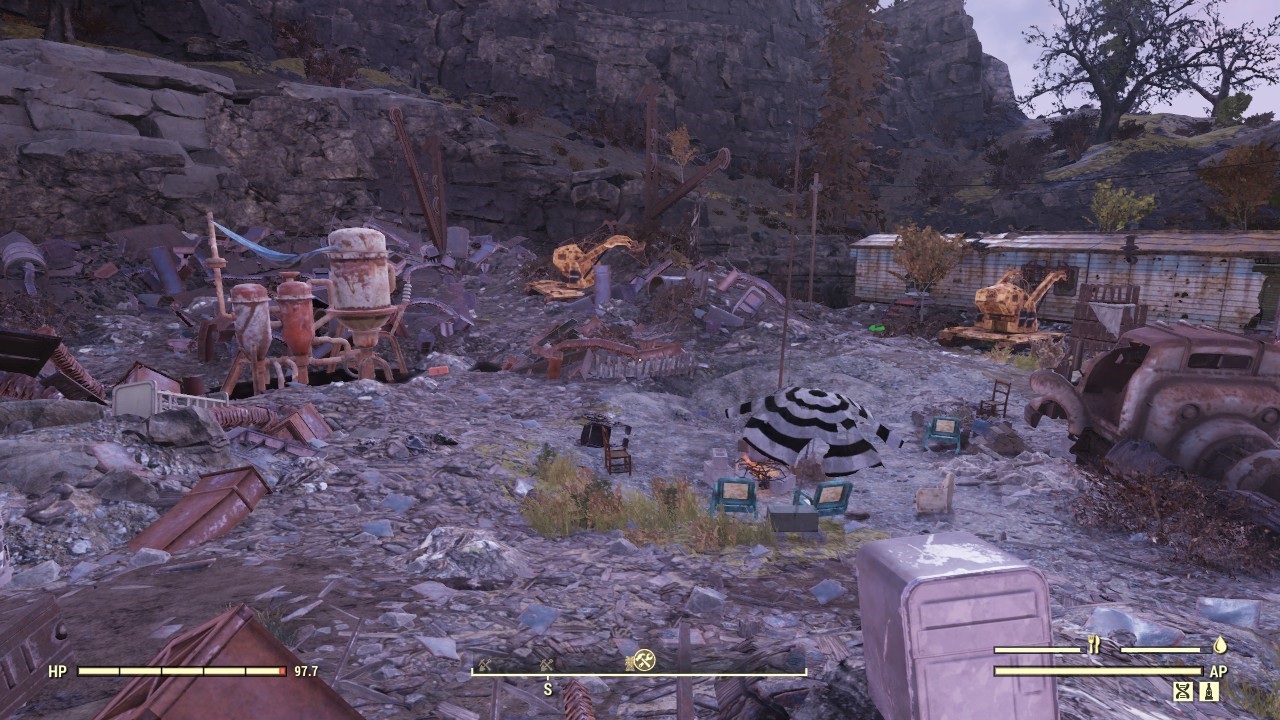Click the AP text label
This screenshot has width=1280, height=720.
click(x=1218, y=671)
